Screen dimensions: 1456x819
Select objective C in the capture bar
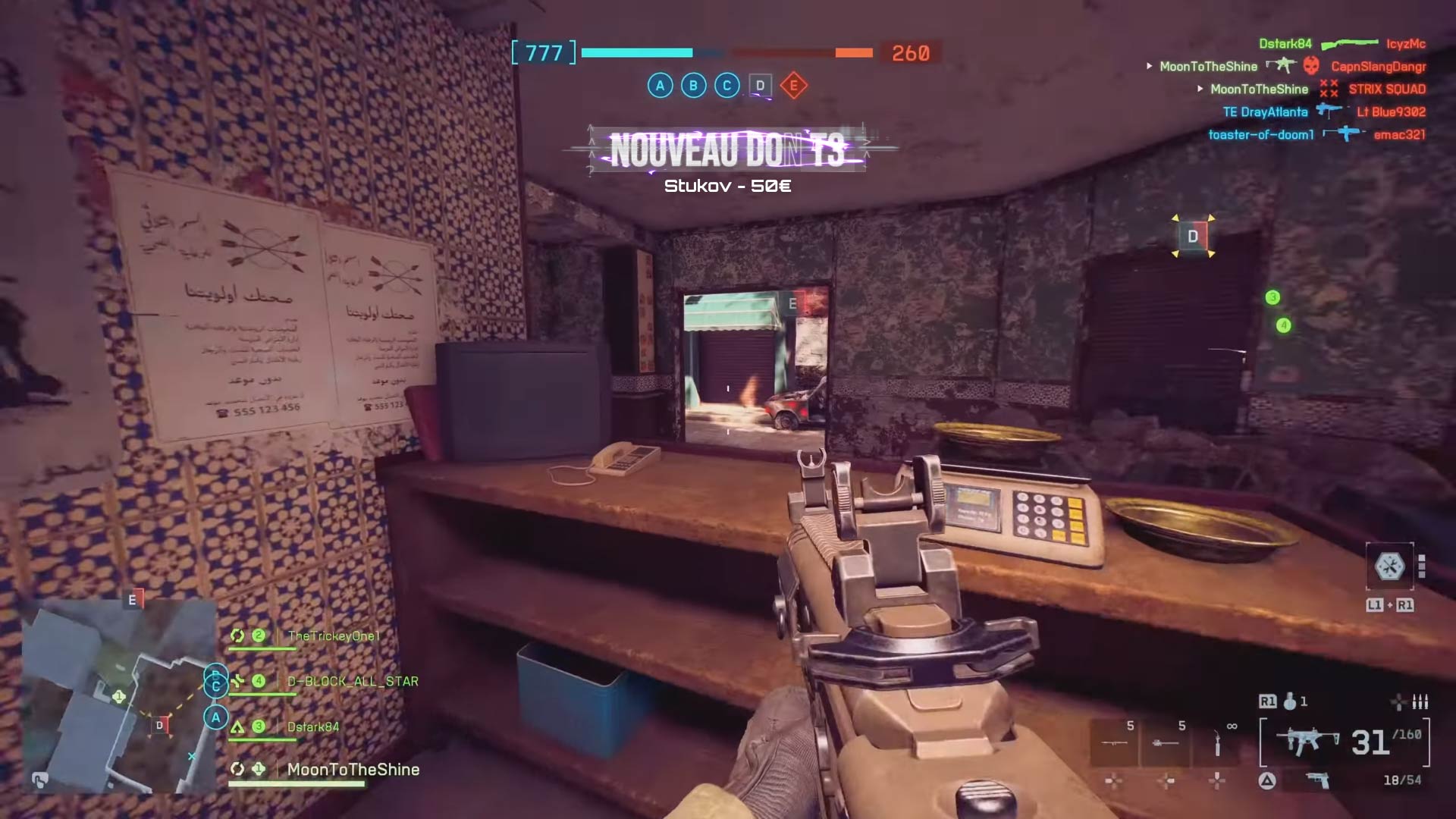pos(726,86)
